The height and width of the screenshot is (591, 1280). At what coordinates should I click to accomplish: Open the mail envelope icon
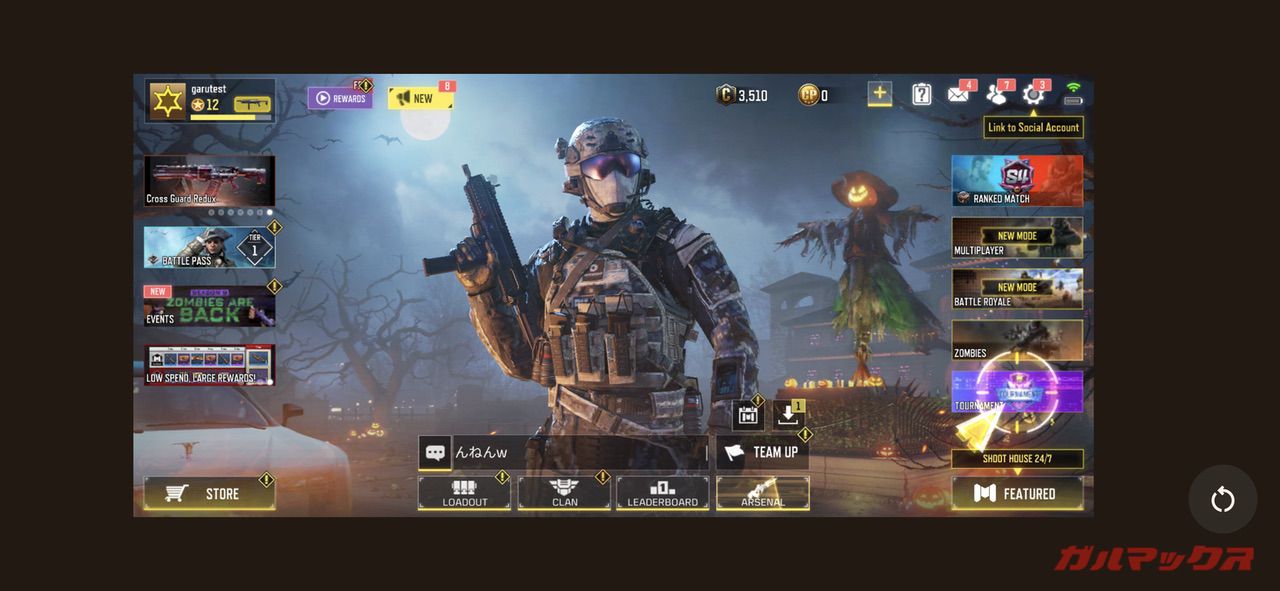pyautogui.click(x=958, y=95)
